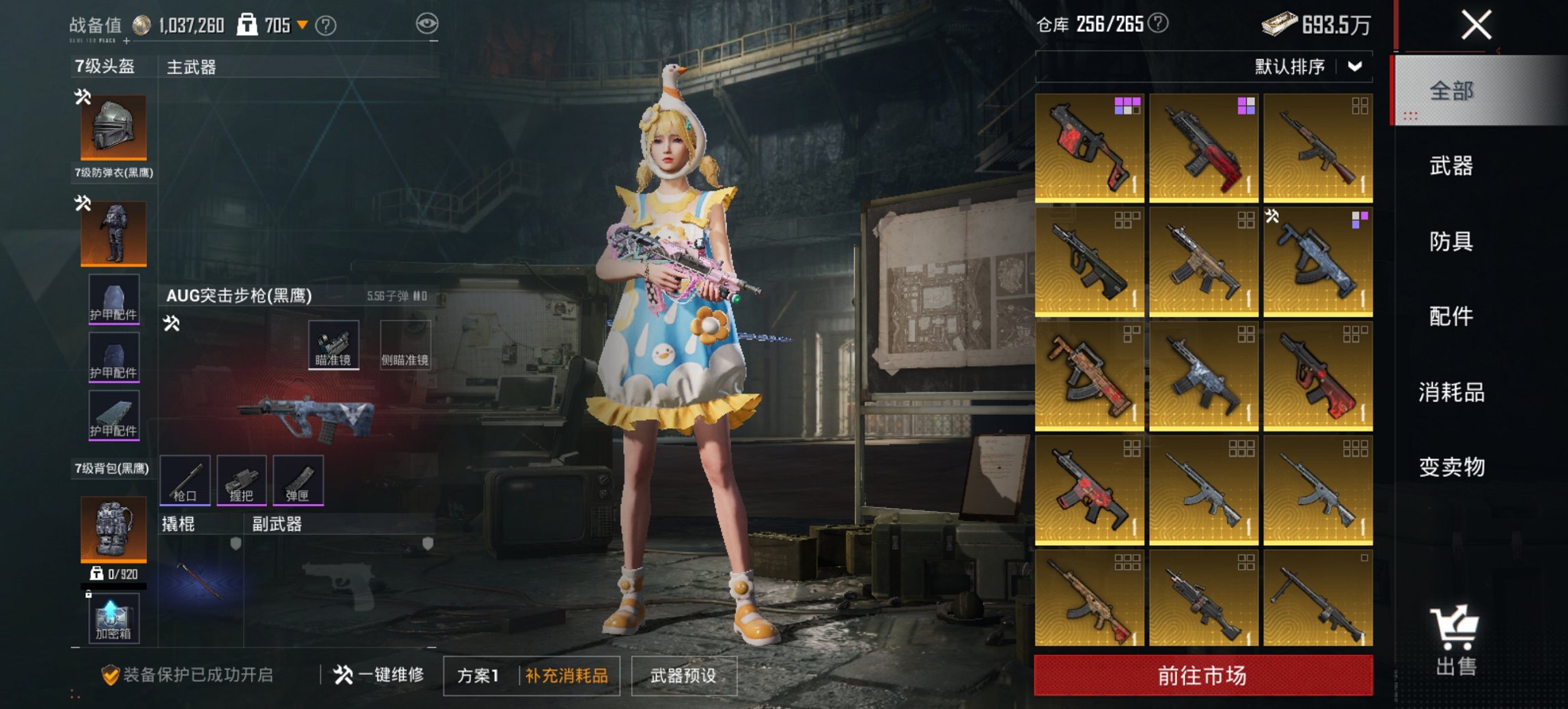Toggle the eye visibility icon at top
Image resolution: width=1568 pixels, height=709 pixels.
[x=428, y=23]
